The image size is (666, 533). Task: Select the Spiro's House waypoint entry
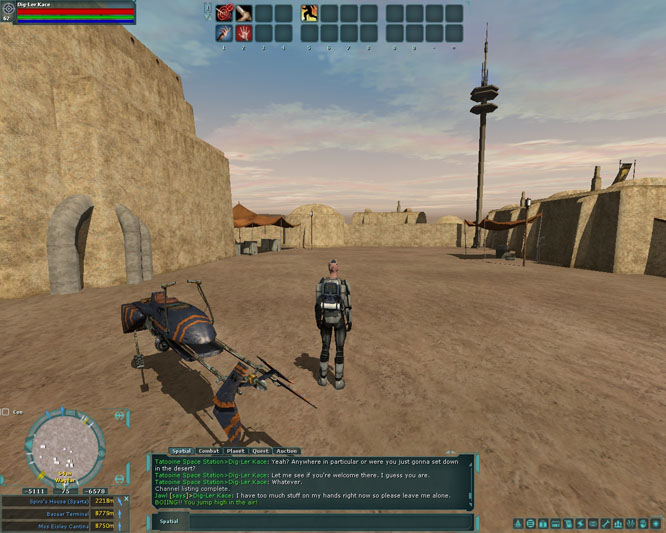pos(58,501)
